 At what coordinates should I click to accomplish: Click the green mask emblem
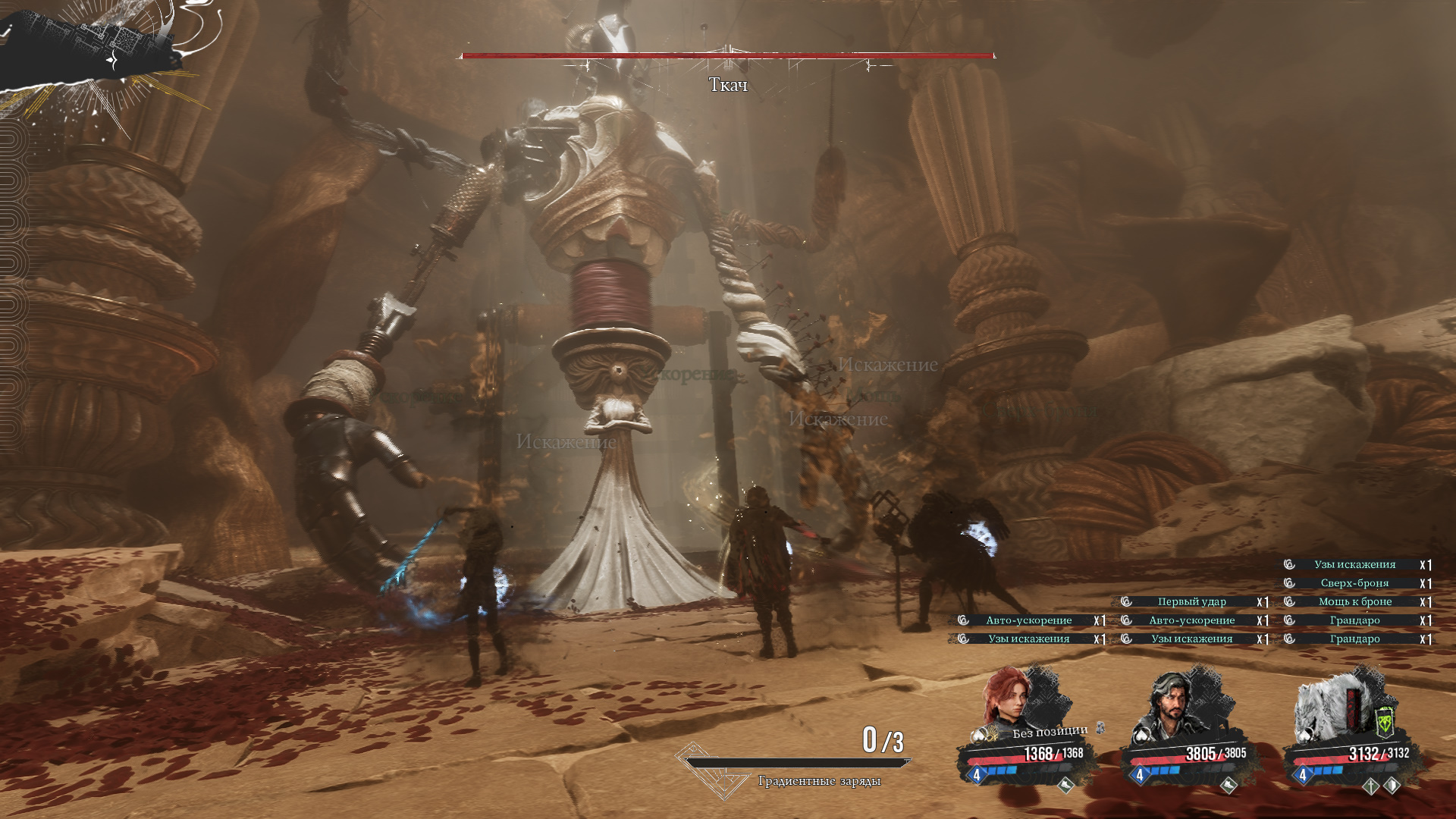coord(1385,721)
